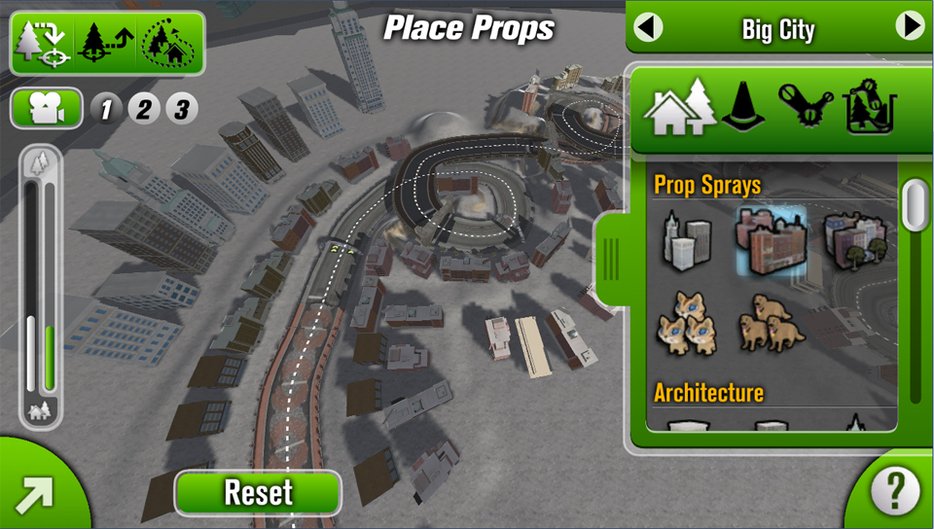
Task: Switch to camera preset 3
Action: pyautogui.click(x=181, y=108)
